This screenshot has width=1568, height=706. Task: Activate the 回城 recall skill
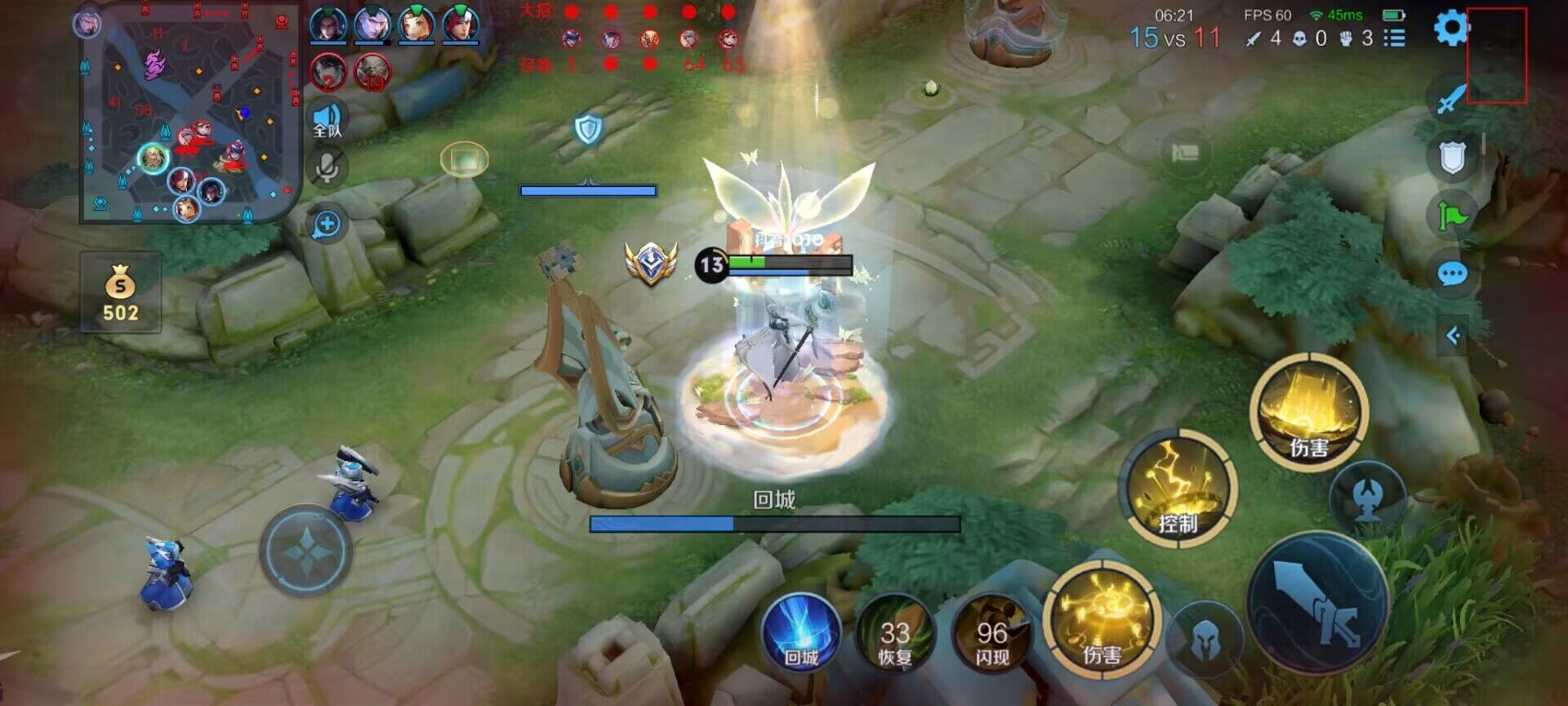tap(800, 635)
